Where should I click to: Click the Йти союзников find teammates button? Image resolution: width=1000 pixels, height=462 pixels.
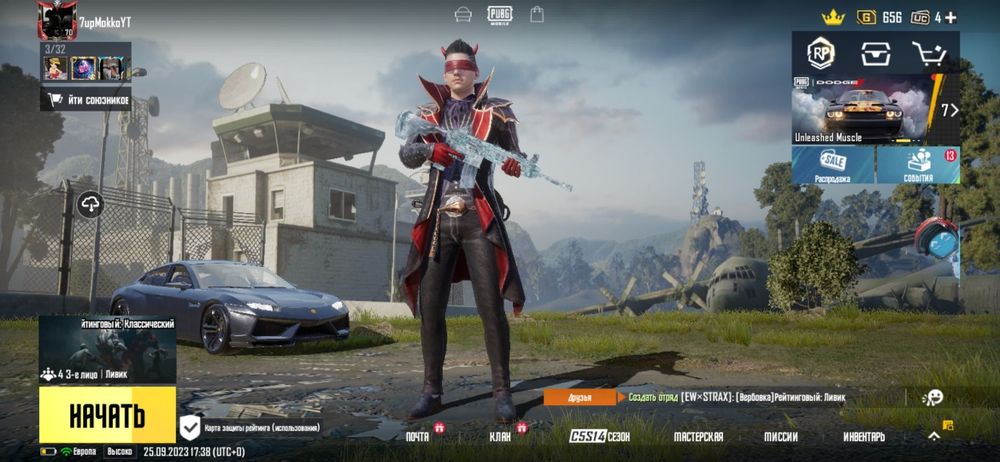(x=87, y=99)
